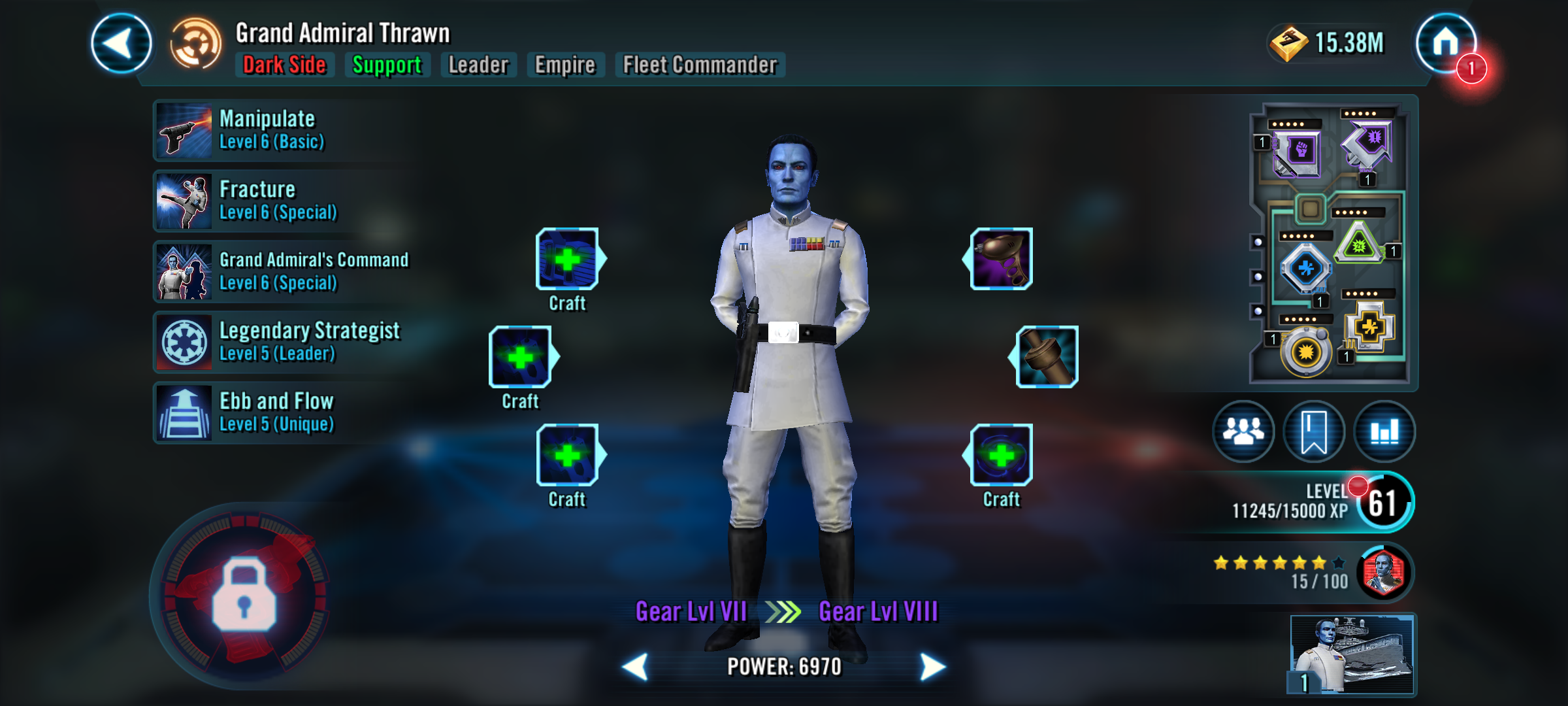Return to the home screen
Image resolution: width=1568 pixels, height=706 pixels.
coord(1445,43)
